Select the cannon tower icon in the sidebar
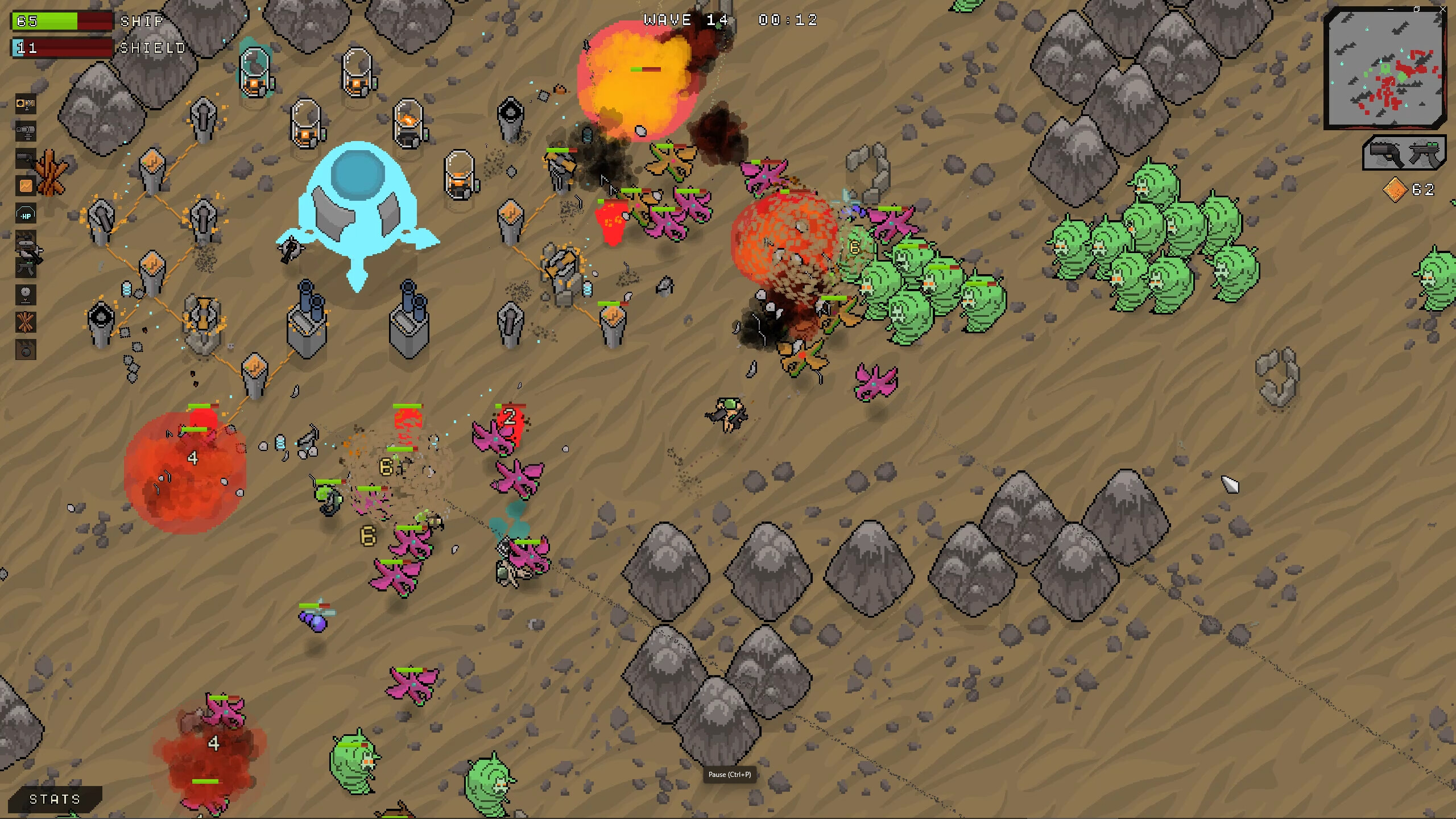Image resolution: width=1456 pixels, height=819 pixels. (x=26, y=130)
